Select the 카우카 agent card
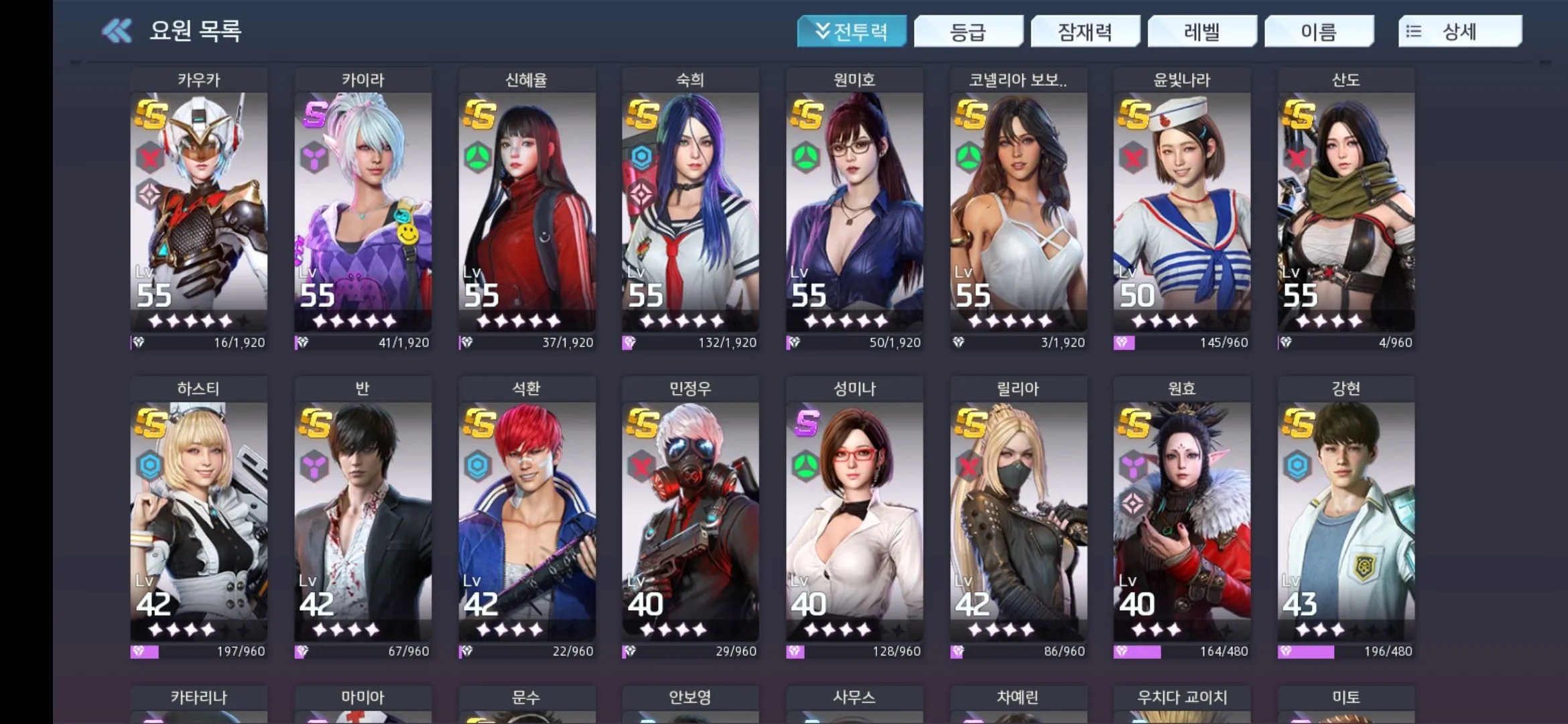Image resolution: width=1568 pixels, height=724 pixels. point(199,208)
